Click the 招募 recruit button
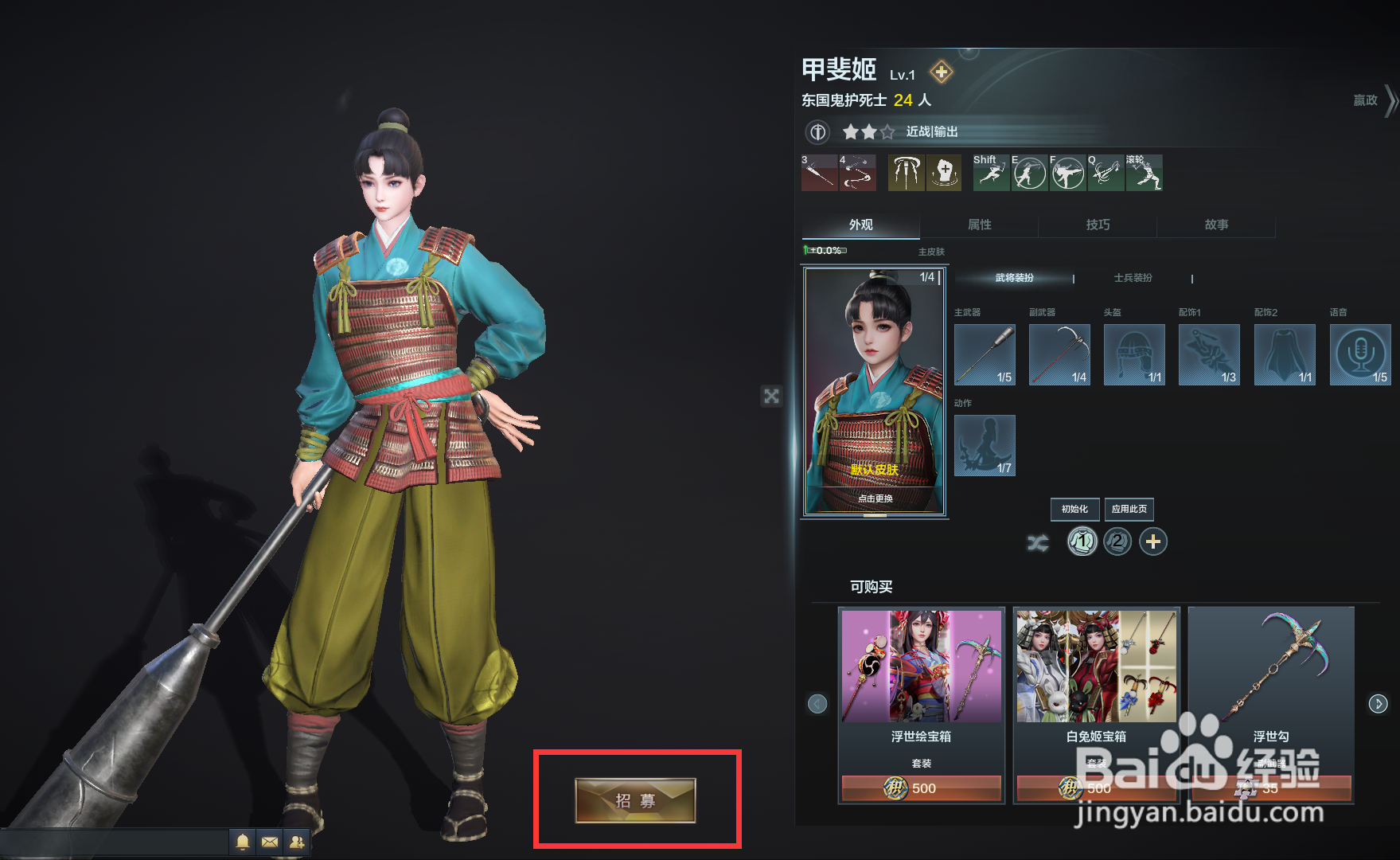The width and height of the screenshot is (1400, 860). click(x=634, y=802)
